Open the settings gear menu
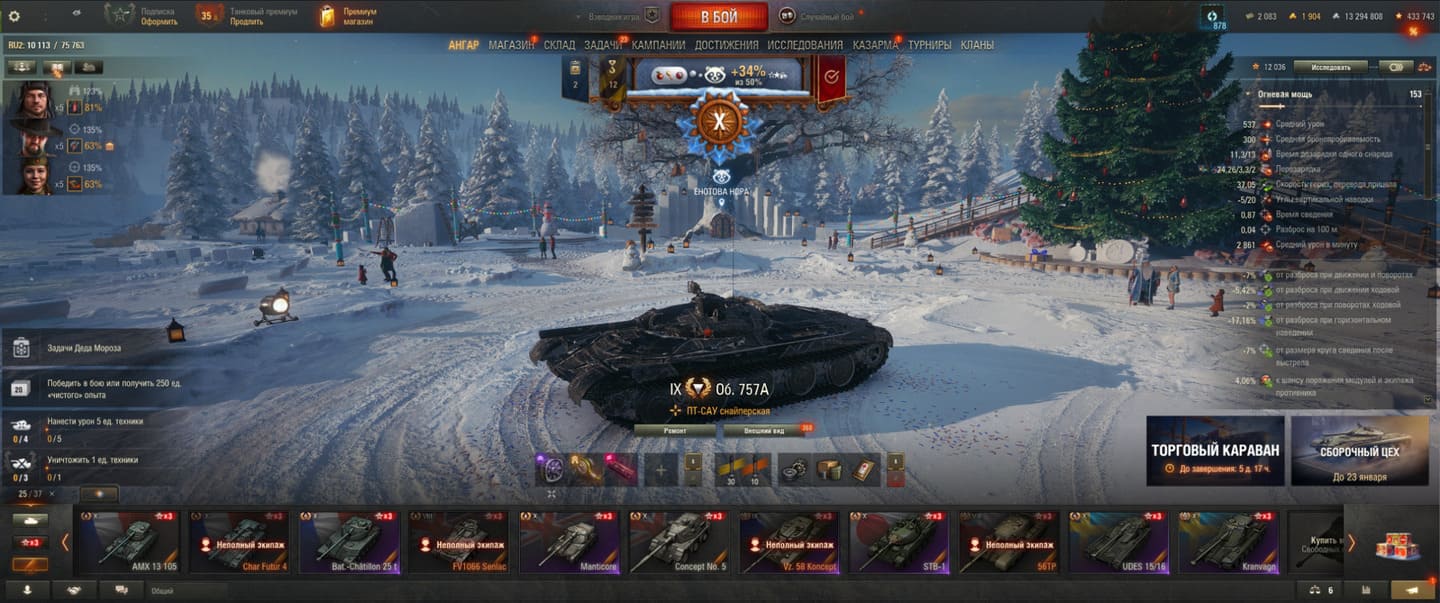1440x603 pixels. (14, 16)
